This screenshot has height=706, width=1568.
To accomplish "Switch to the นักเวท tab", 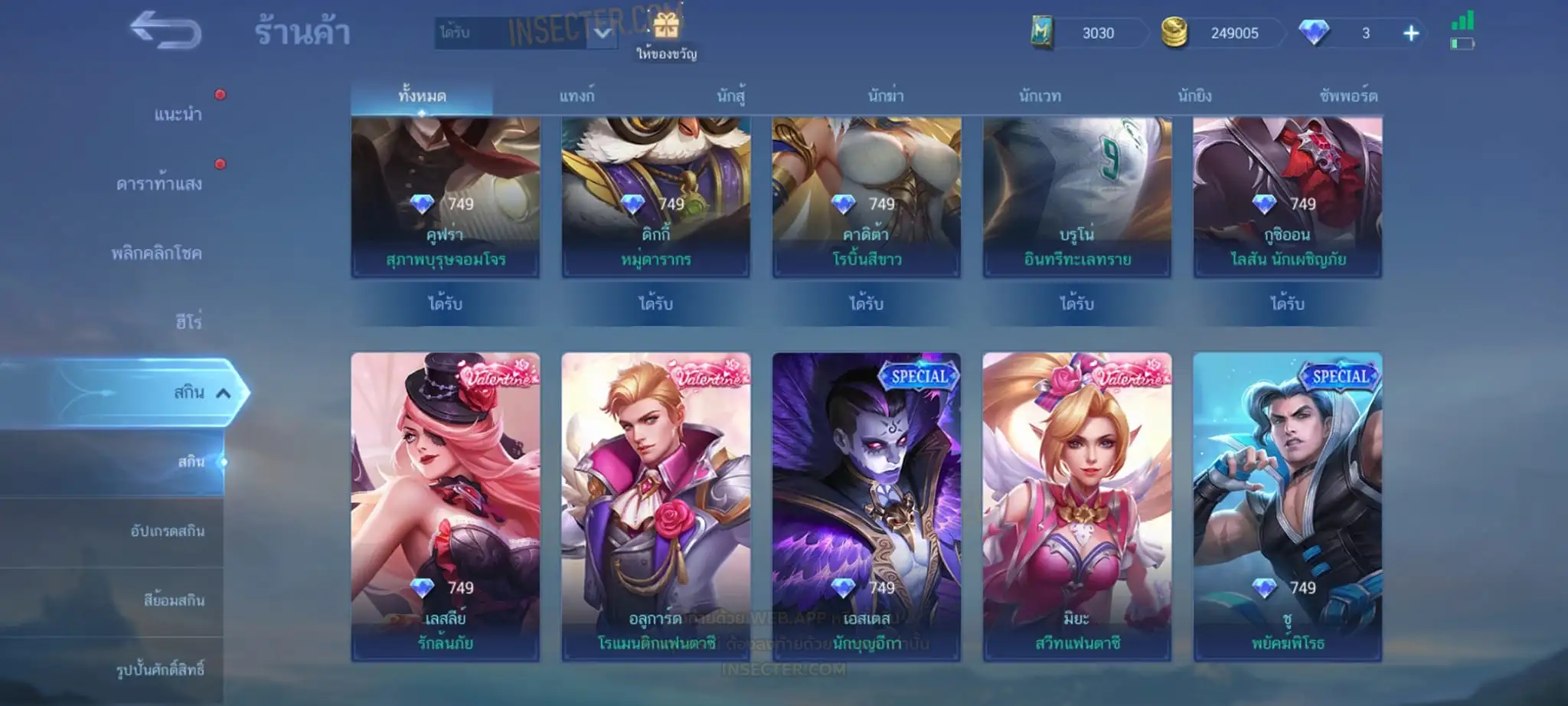I will click(1040, 96).
